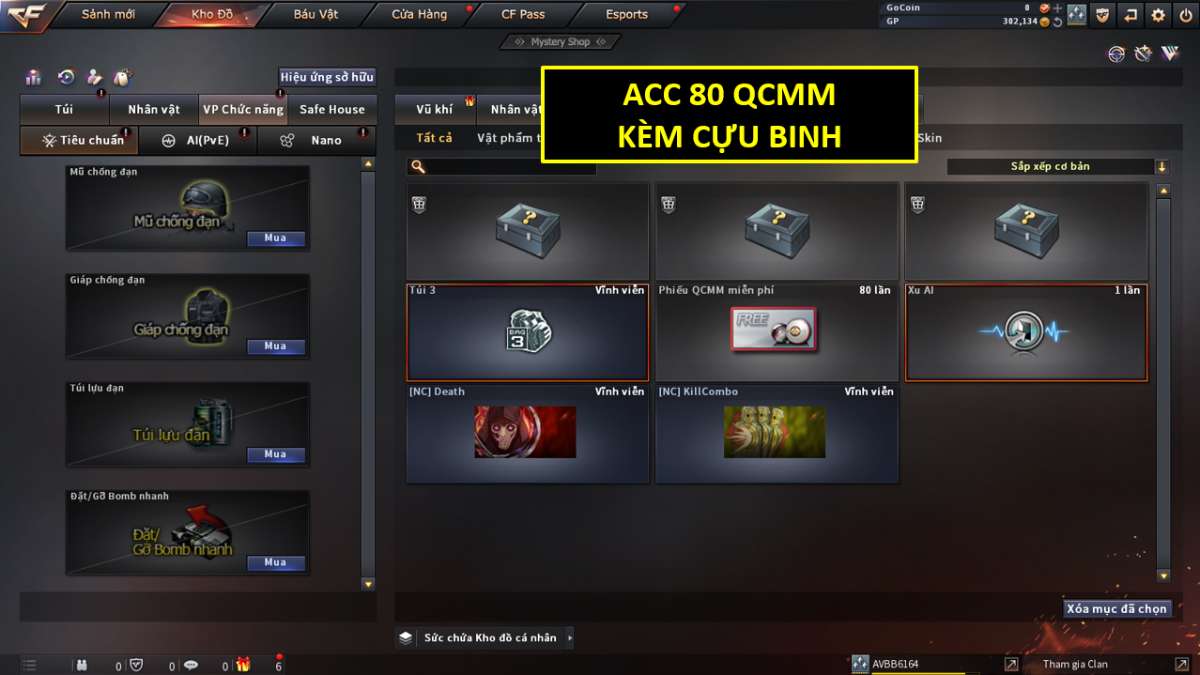Viewport: 1200px width, 675px height.
Task: Buy the Giáp chống đạn armor
Action: click(275, 346)
